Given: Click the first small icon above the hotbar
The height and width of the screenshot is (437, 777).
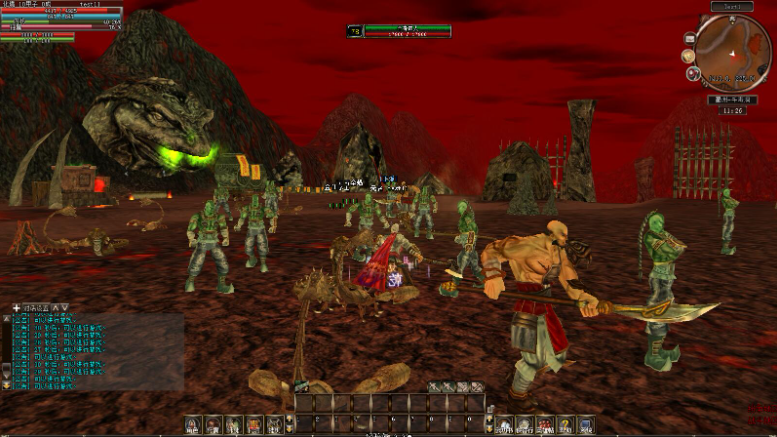Looking at the screenshot, I should click(434, 387).
